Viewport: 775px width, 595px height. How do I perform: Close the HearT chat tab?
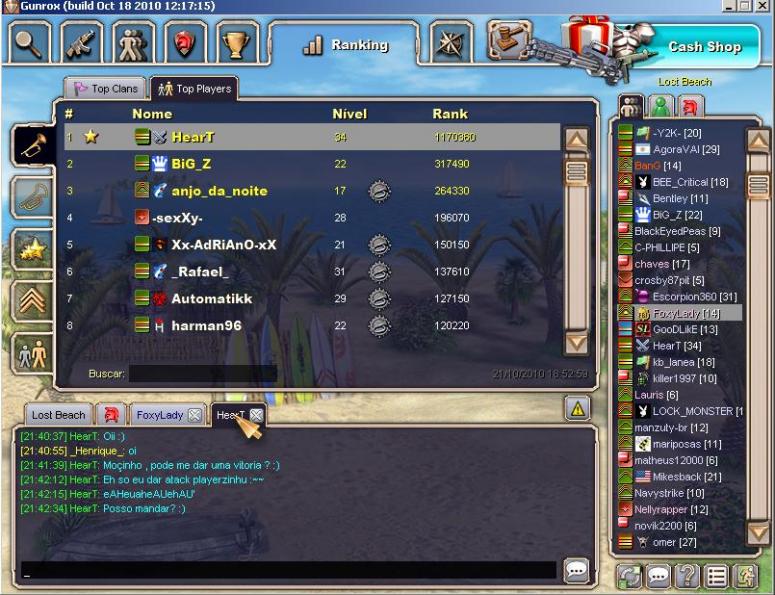(x=256, y=415)
